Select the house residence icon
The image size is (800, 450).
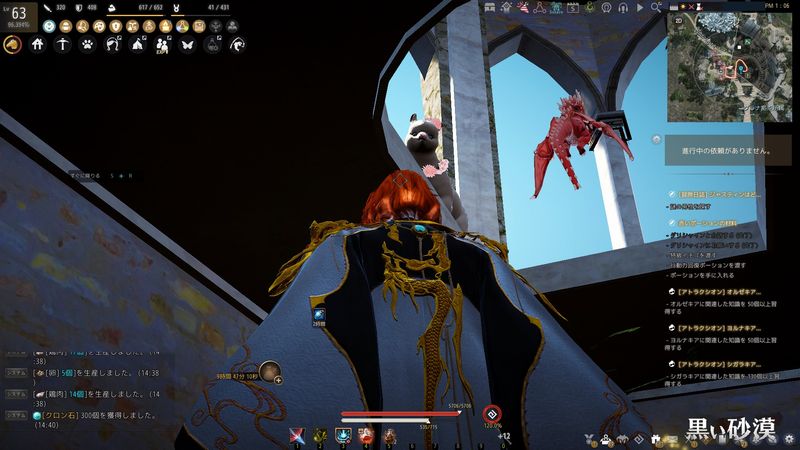coord(38,44)
